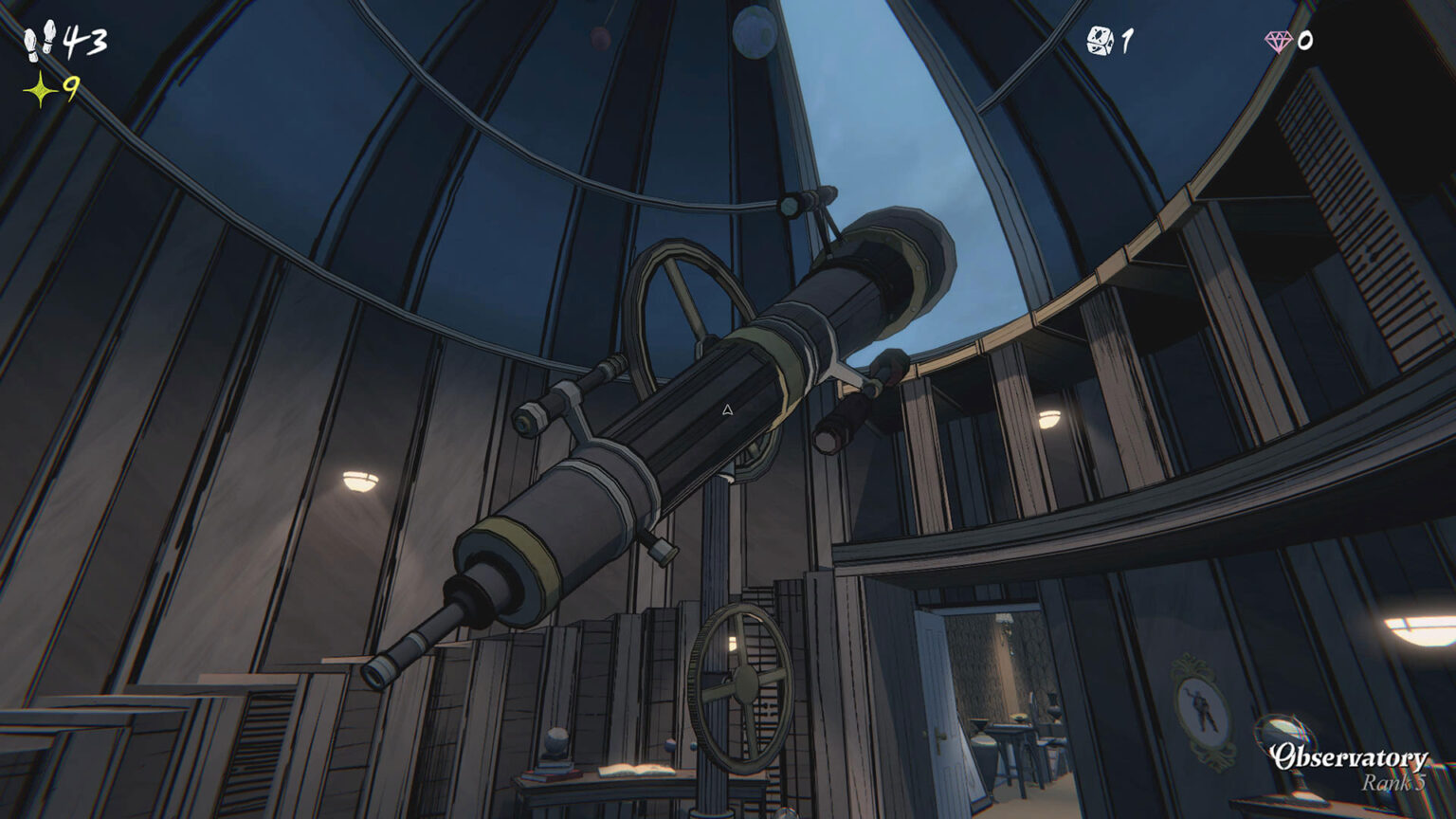Click the footsteps steps icon

[41, 43]
